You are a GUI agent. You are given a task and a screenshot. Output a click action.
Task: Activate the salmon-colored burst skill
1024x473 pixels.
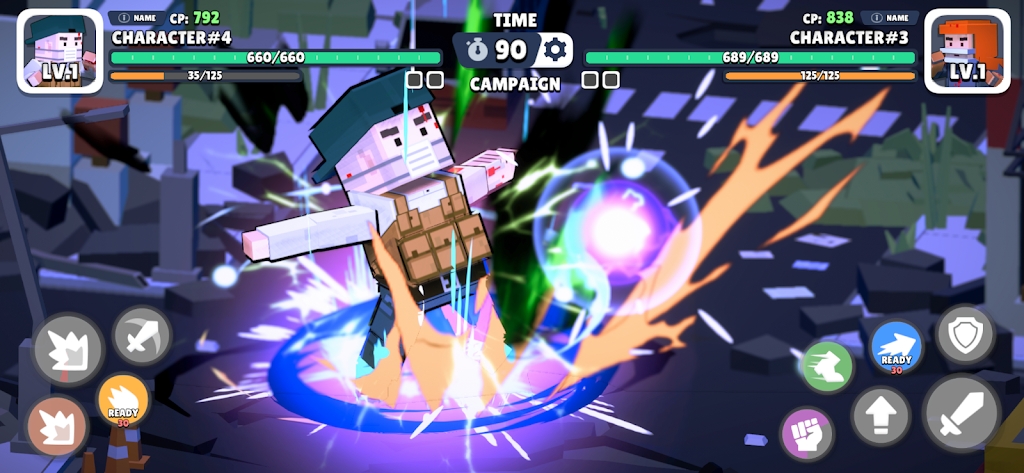click(x=56, y=427)
